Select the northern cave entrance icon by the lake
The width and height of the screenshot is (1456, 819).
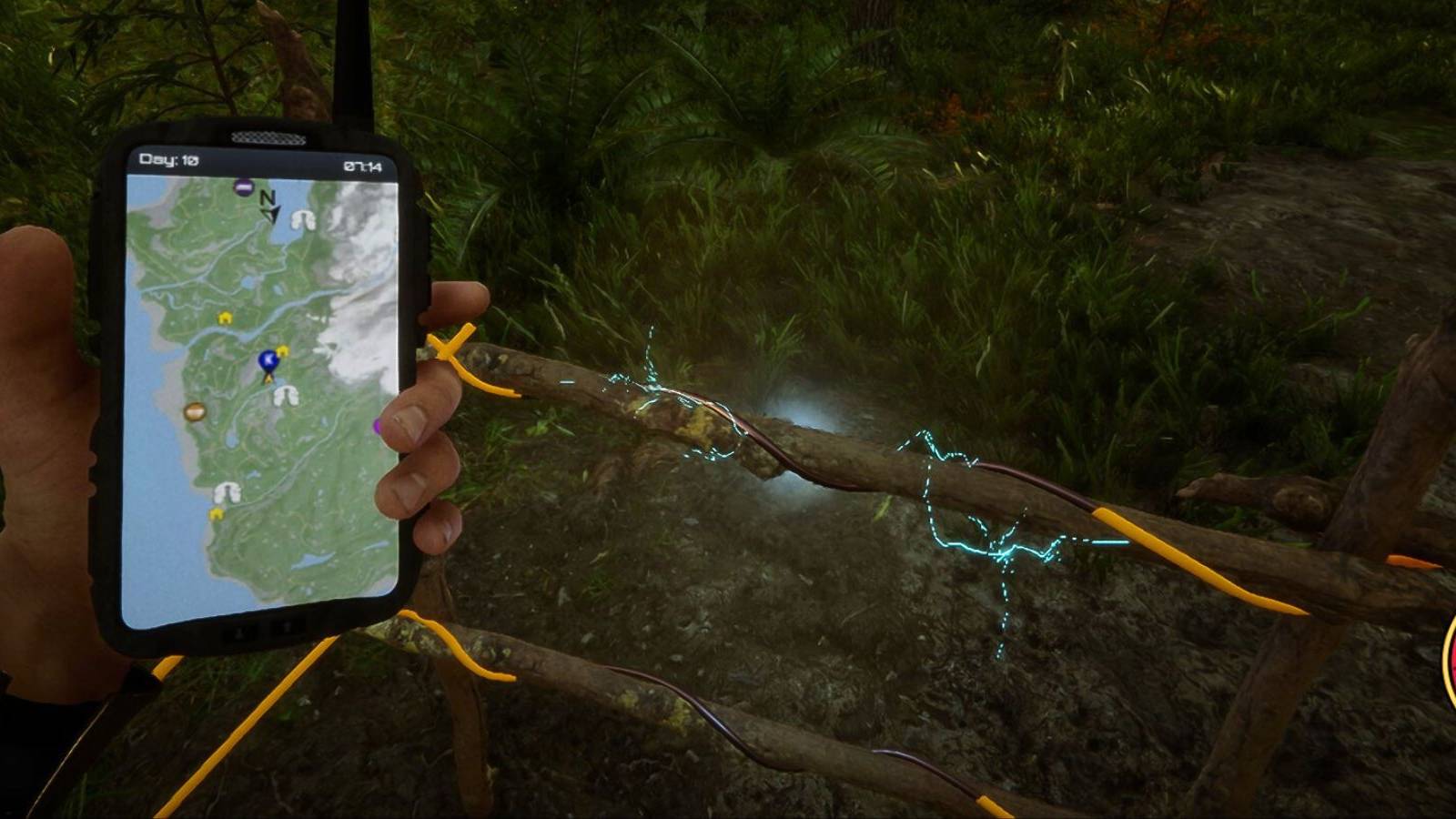[x=302, y=220]
